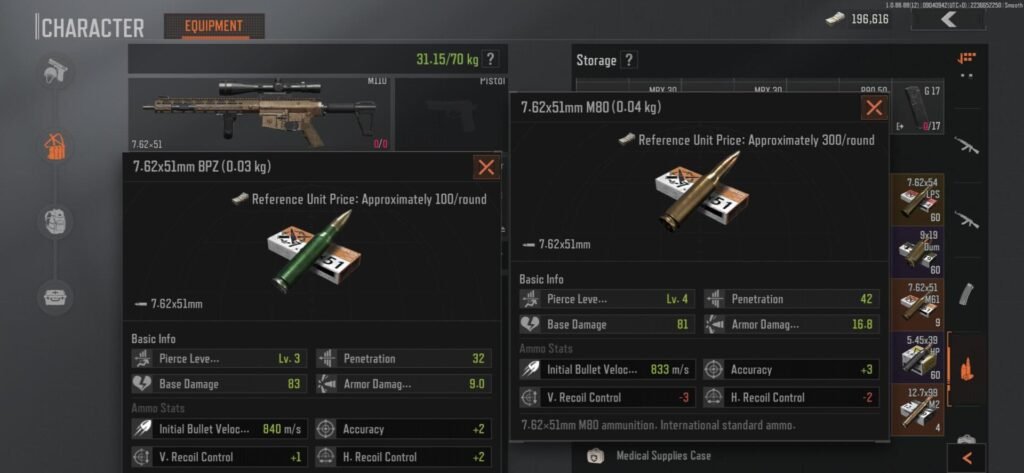Open the backpack category icon
The height and width of the screenshot is (473, 1024).
(55, 220)
